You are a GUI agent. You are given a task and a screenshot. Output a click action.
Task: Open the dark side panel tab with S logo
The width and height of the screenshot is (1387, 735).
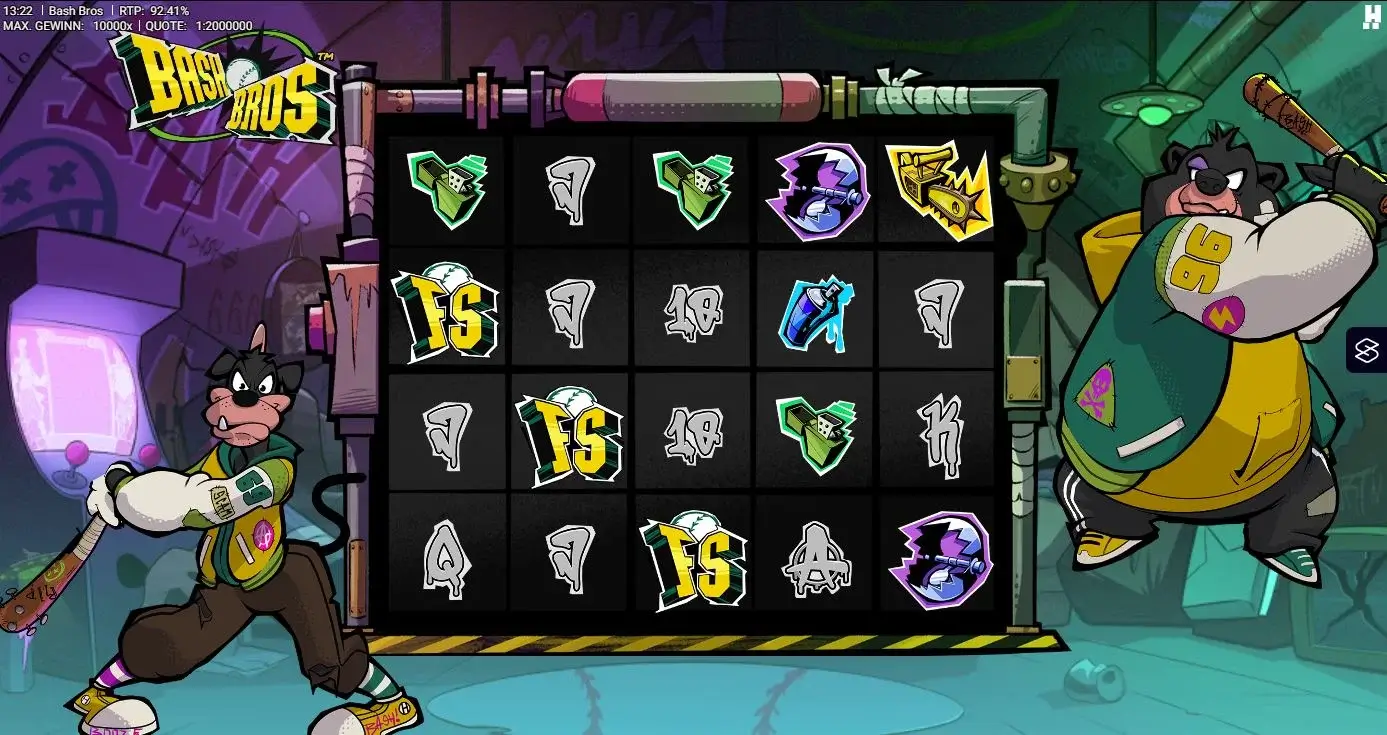click(1367, 350)
